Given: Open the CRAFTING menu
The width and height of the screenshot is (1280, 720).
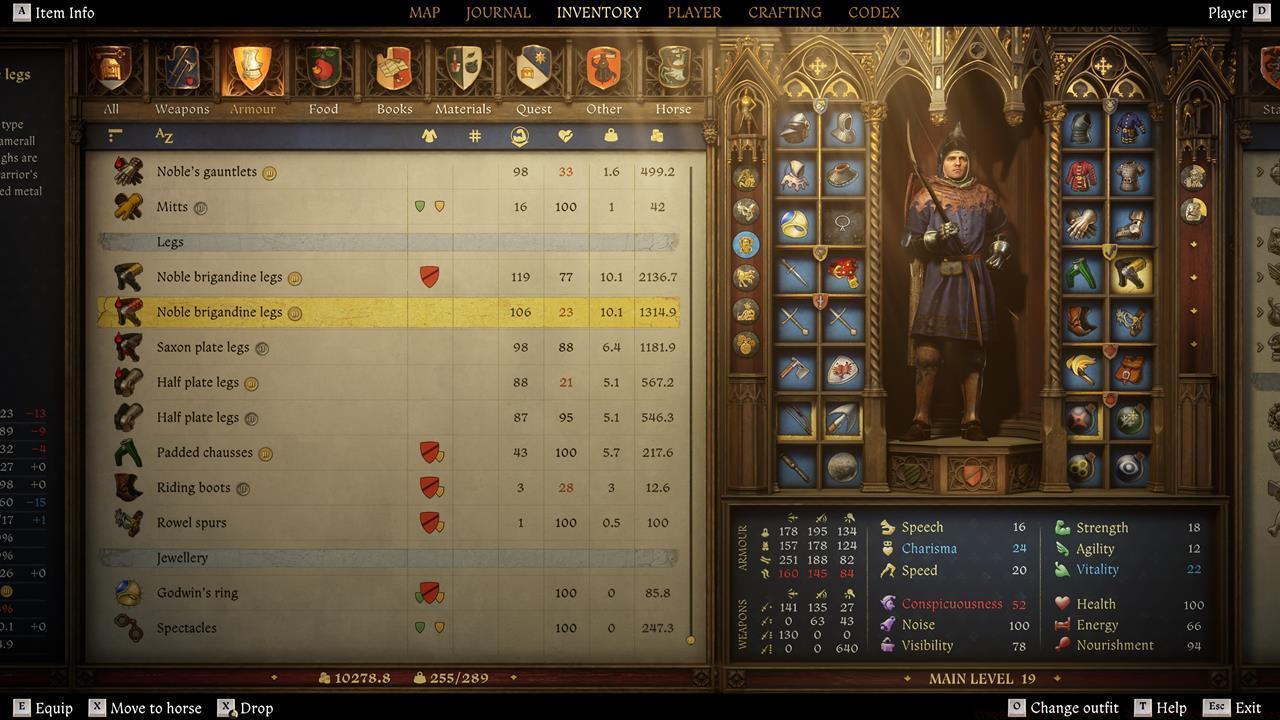Looking at the screenshot, I should tap(783, 12).
